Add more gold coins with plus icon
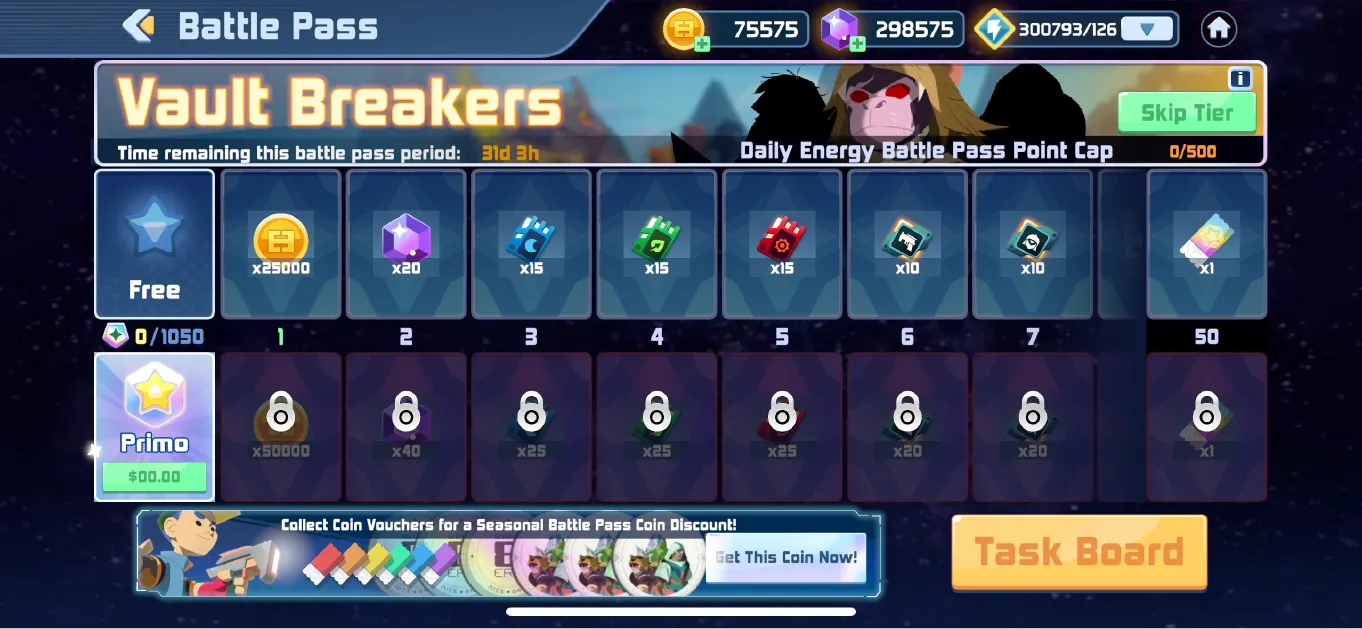 pyautogui.click(x=702, y=43)
